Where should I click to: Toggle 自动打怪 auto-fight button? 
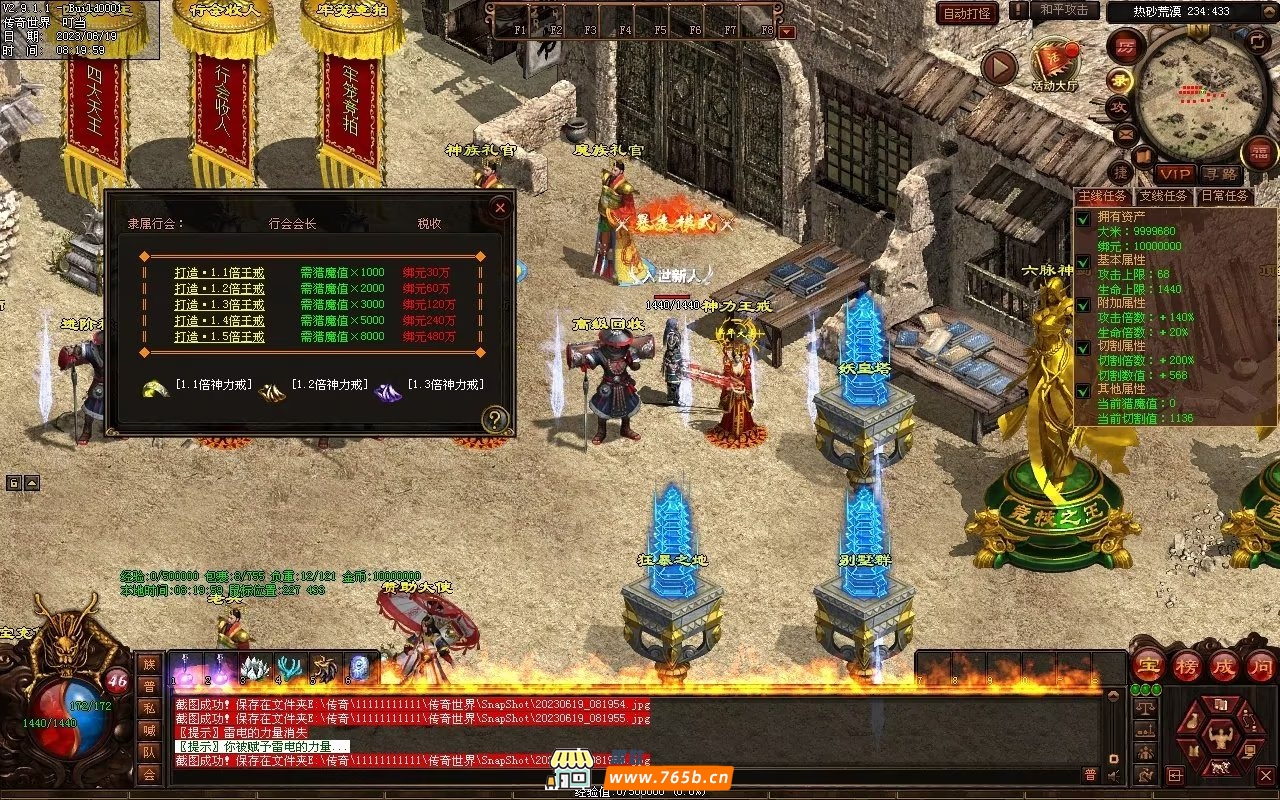click(x=967, y=13)
